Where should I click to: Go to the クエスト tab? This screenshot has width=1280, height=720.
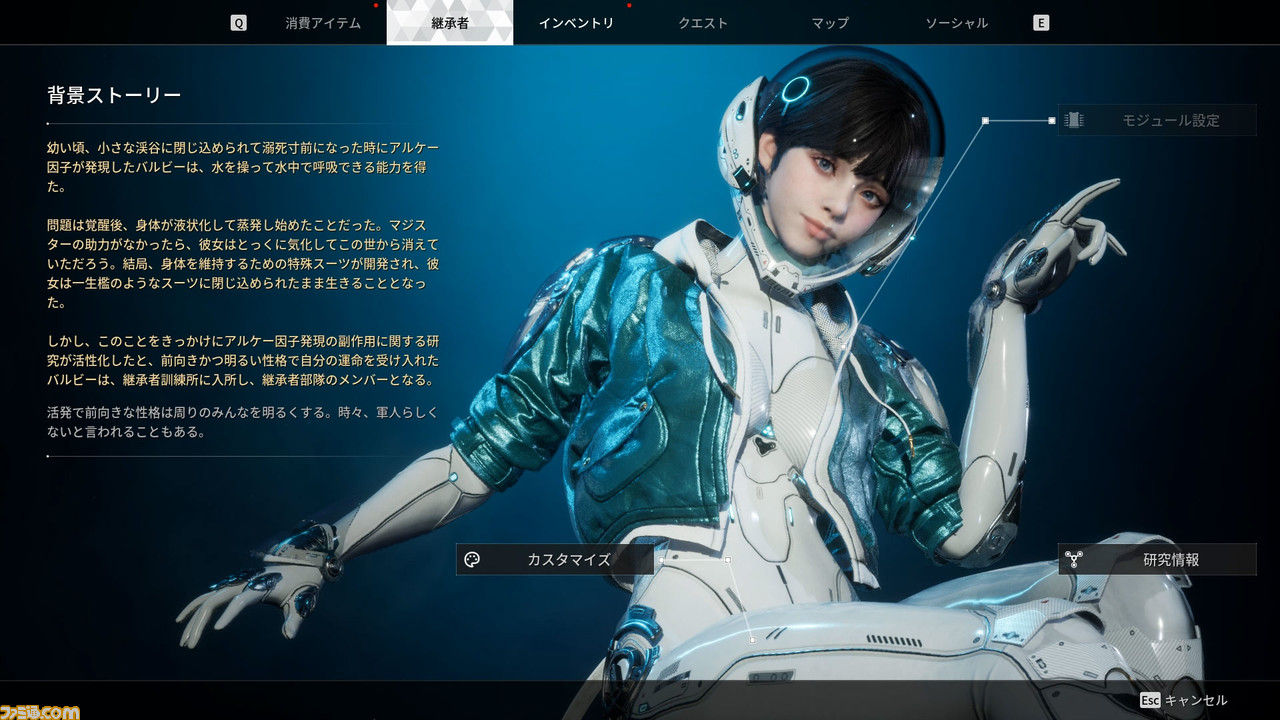[703, 23]
